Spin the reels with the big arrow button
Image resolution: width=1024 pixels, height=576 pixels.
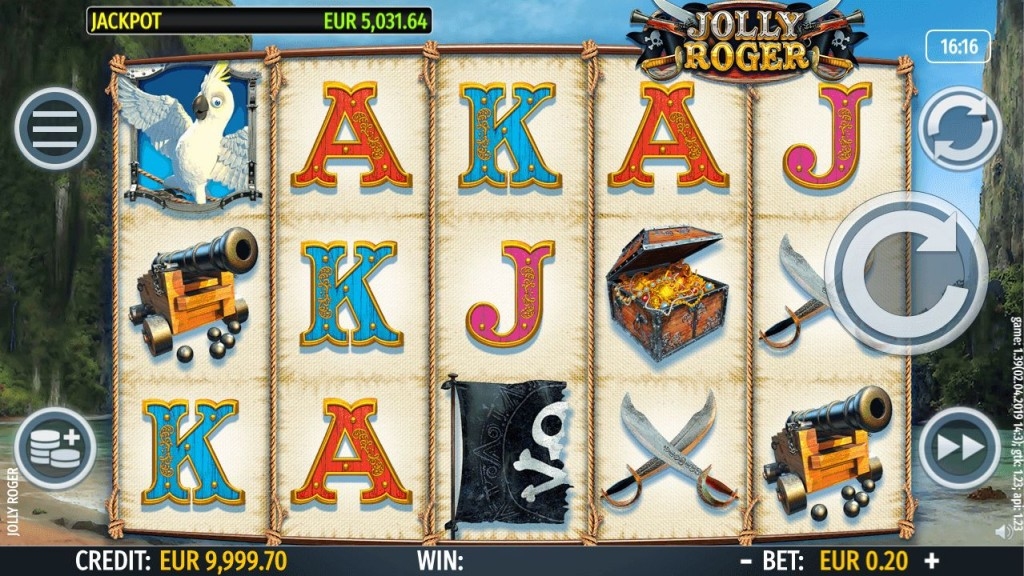[906, 271]
